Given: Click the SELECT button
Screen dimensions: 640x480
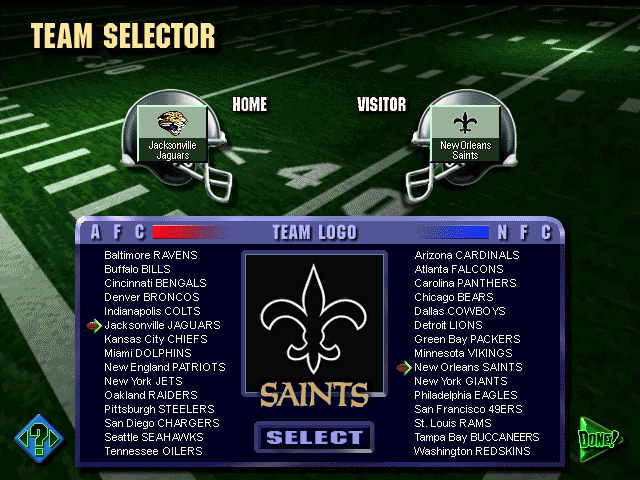Looking at the screenshot, I should (314, 437).
